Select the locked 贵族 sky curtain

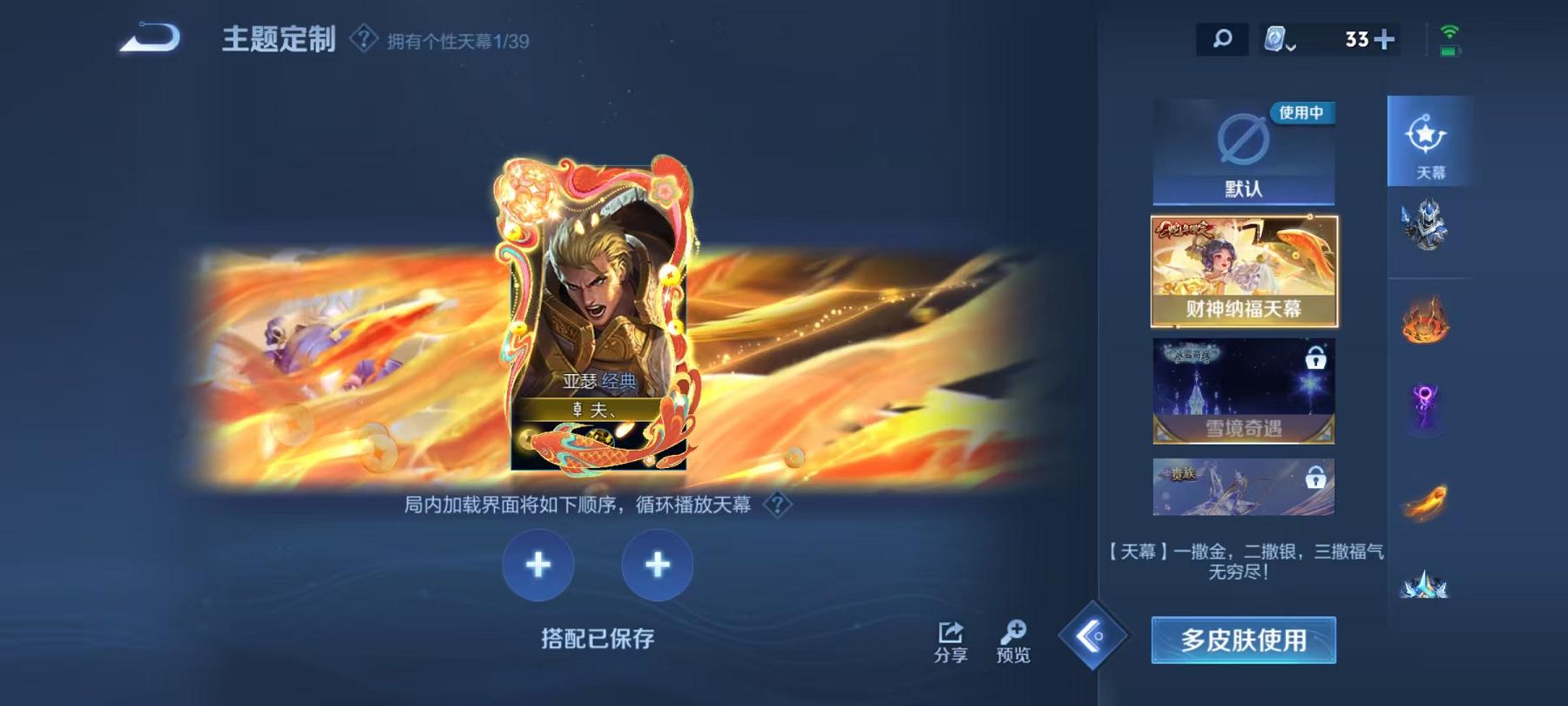(x=1244, y=486)
